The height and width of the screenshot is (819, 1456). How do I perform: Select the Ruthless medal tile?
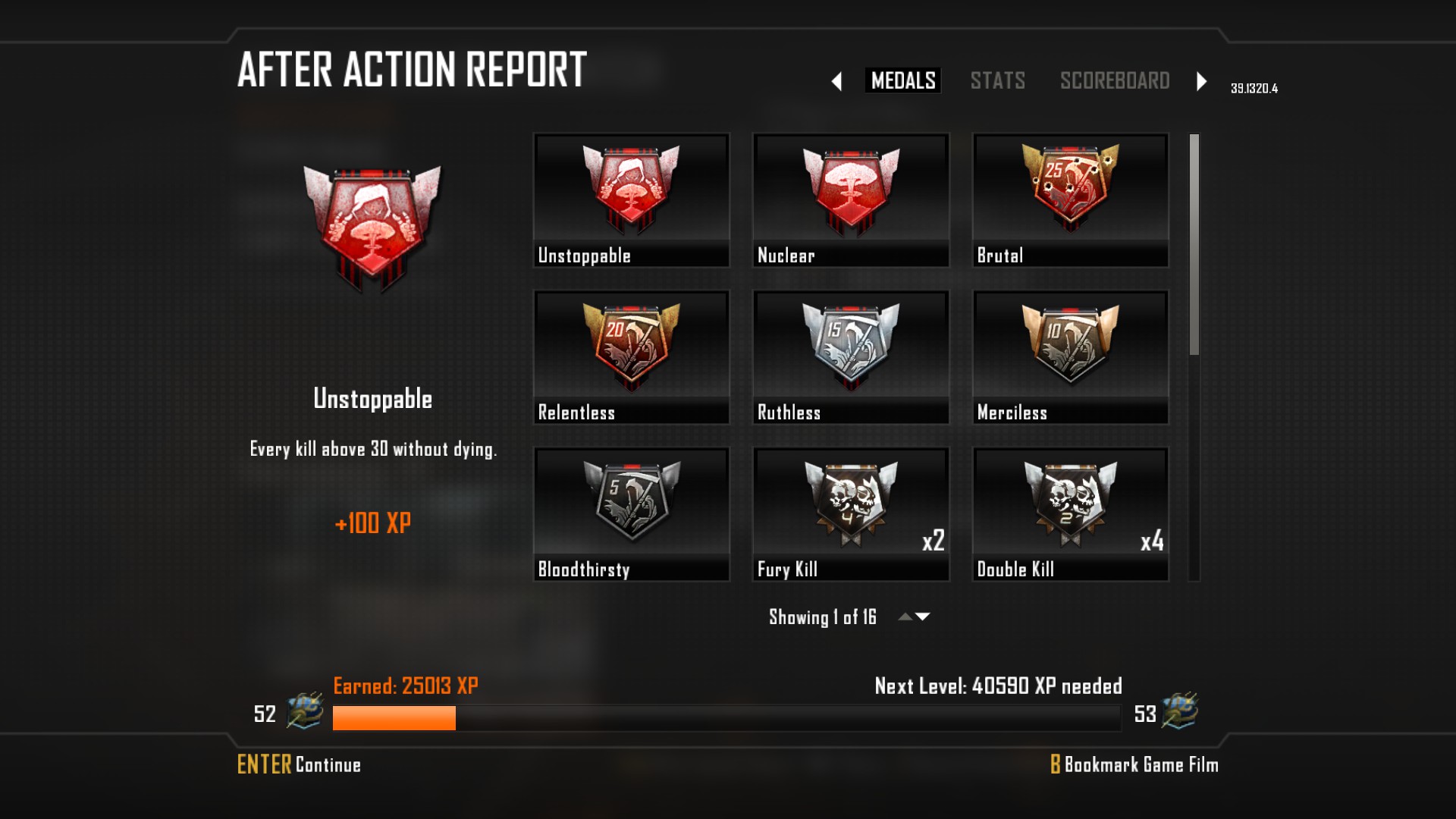(x=850, y=357)
